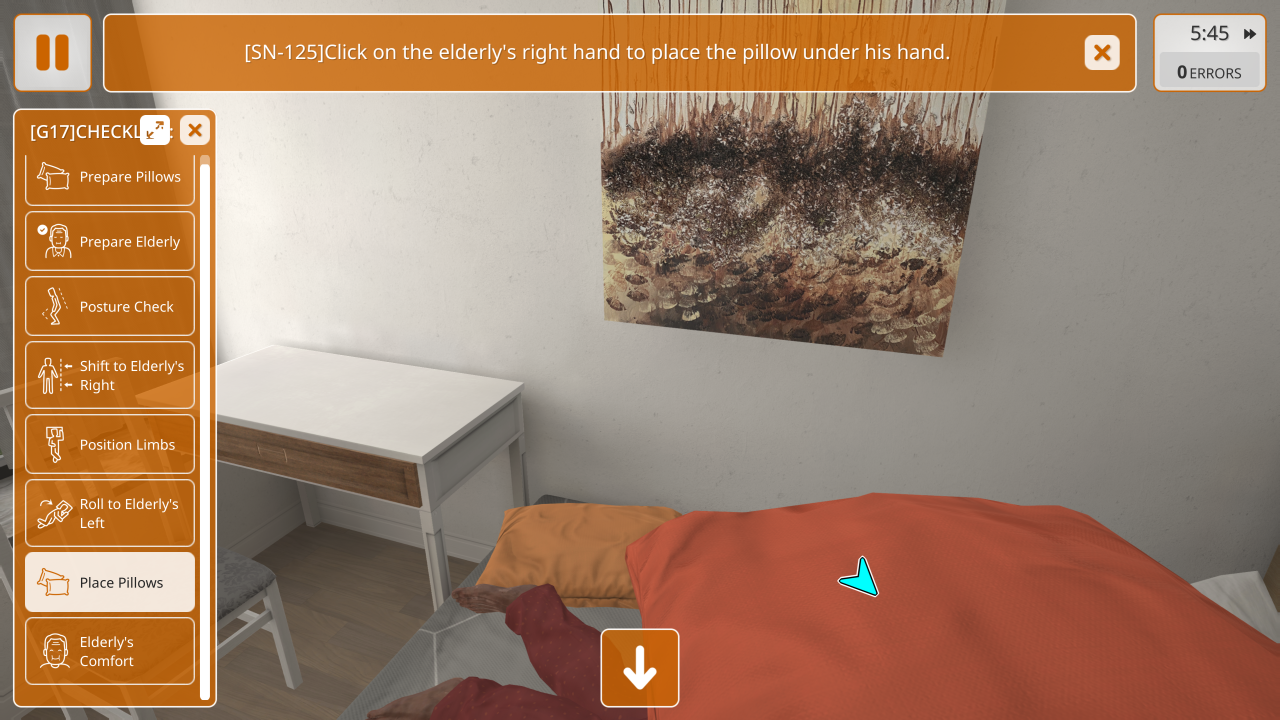This screenshot has height=720, width=1280.
Task: Select the highlighted Place Pillows step
Action: [x=110, y=582]
